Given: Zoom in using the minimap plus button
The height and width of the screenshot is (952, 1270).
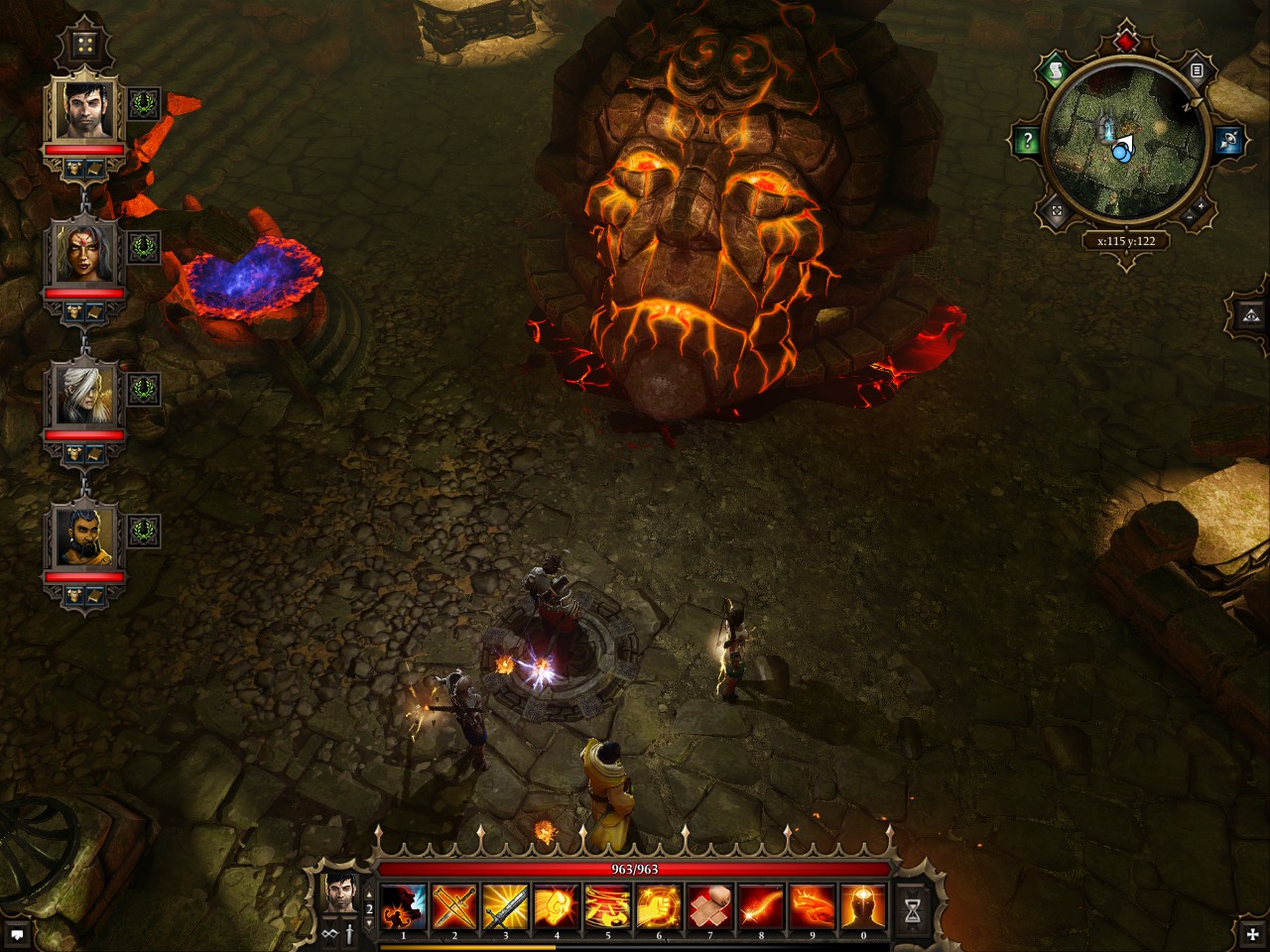Looking at the screenshot, I should point(1200,206).
